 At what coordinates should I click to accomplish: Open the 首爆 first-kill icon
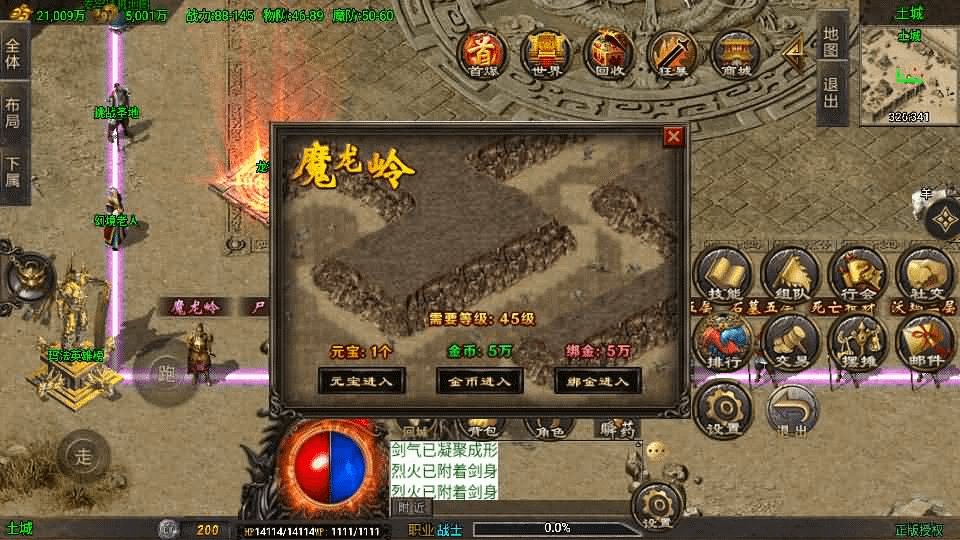[484, 52]
